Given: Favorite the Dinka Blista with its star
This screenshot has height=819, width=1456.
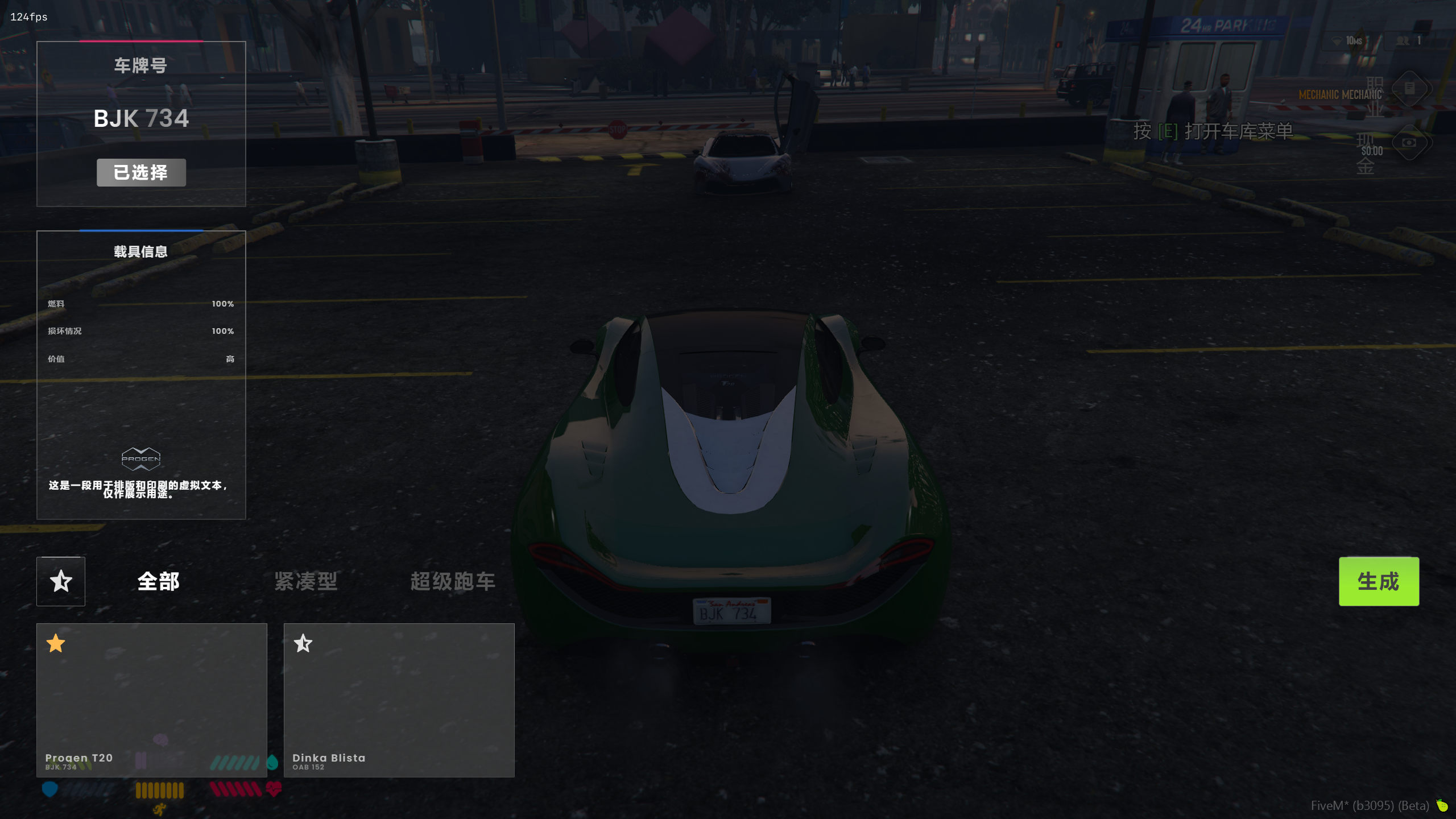Looking at the screenshot, I should pos(303,643).
